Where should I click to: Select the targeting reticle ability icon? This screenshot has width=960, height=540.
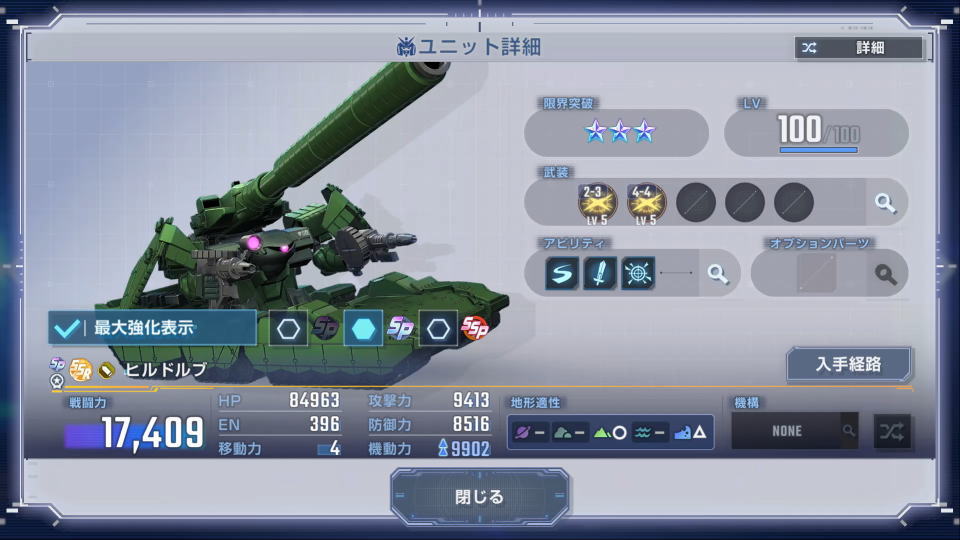click(x=638, y=273)
